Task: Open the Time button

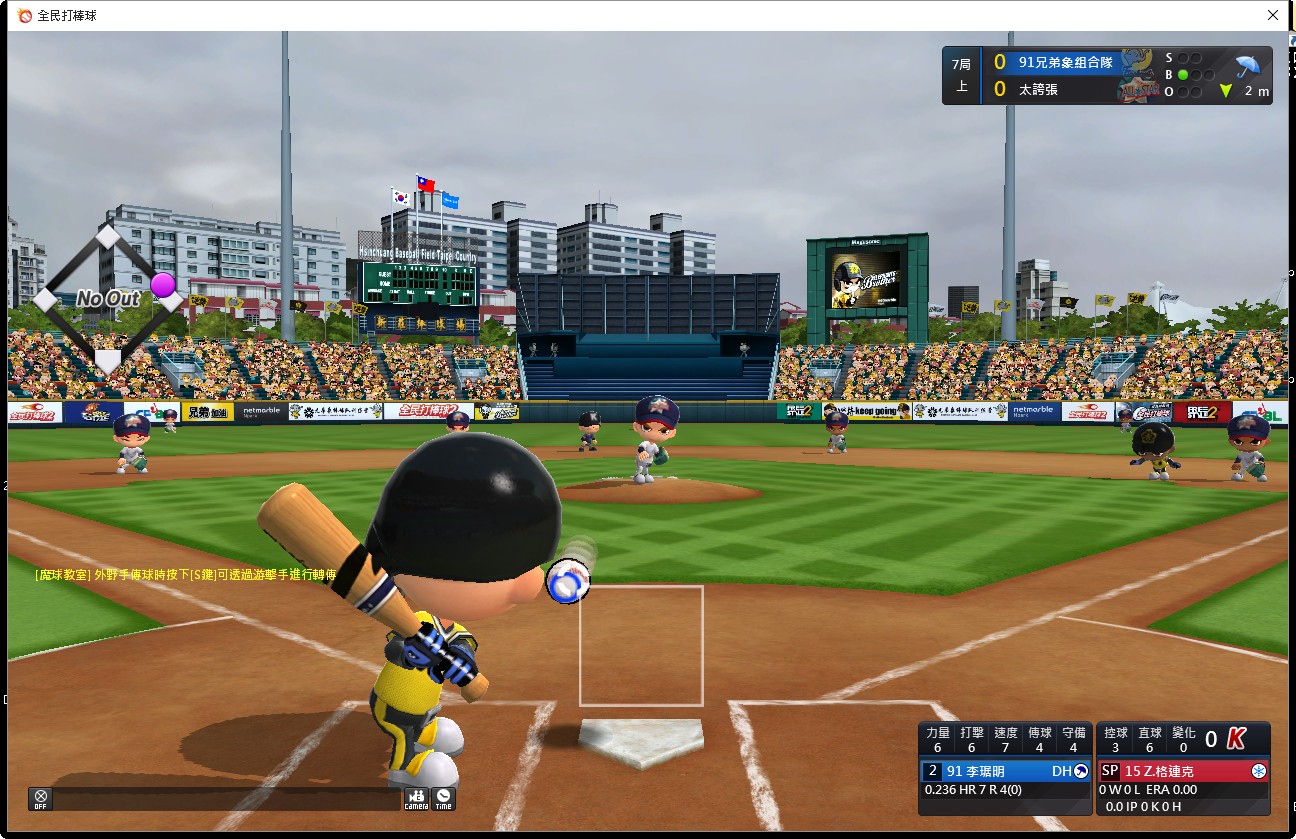Action: click(x=443, y=799)
